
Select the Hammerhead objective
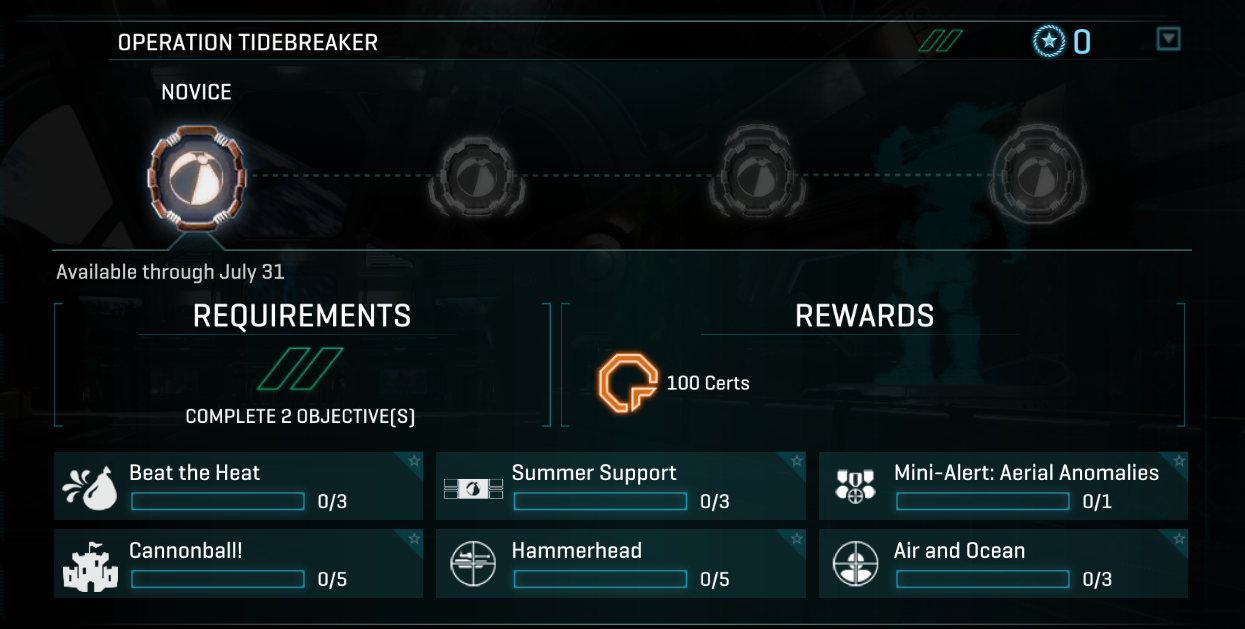click(x=620, y=564)
